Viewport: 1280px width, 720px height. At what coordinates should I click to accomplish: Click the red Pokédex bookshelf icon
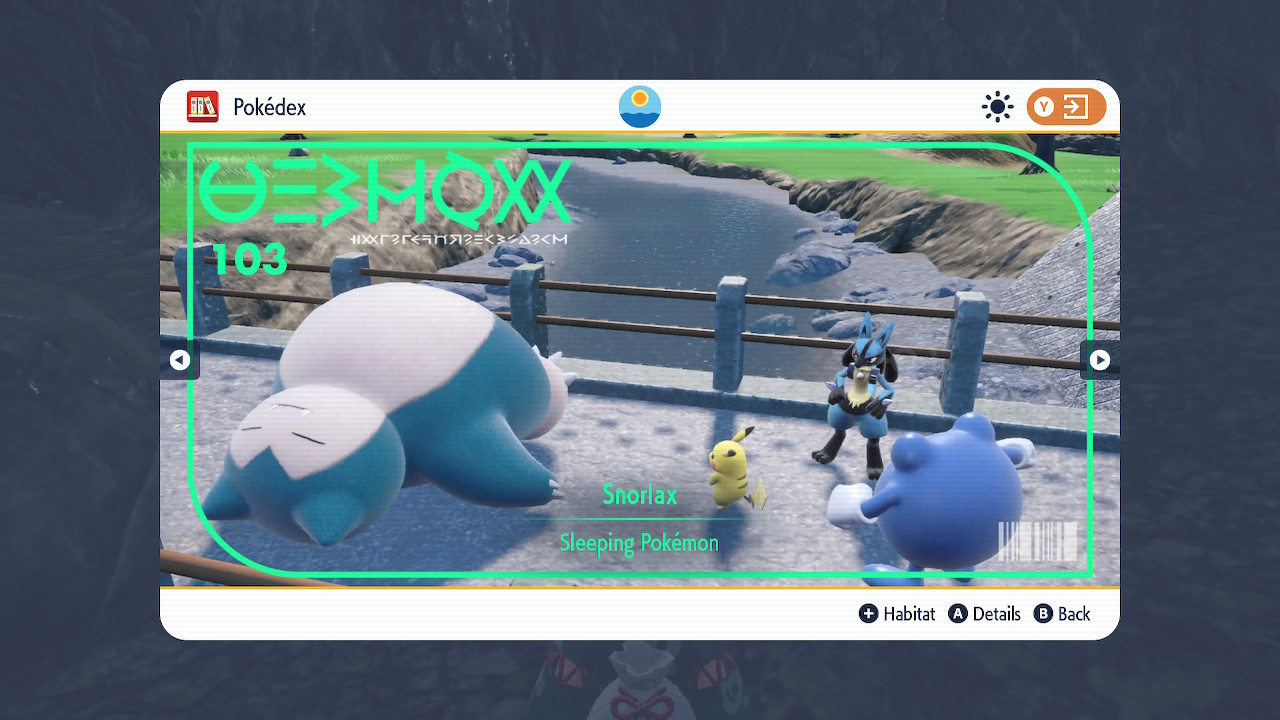203,107
